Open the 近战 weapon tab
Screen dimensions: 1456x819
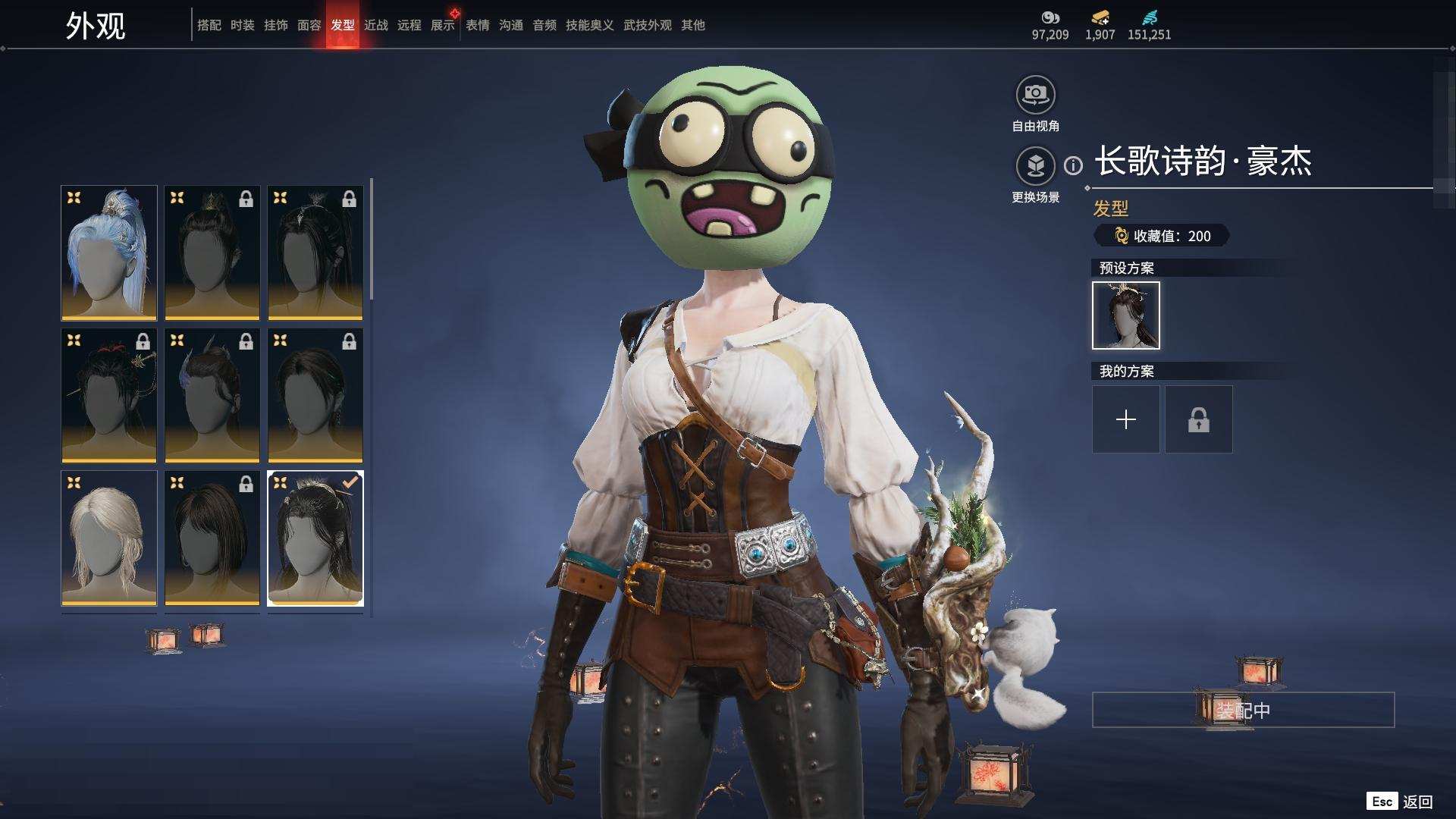click(x=376, y=25)
